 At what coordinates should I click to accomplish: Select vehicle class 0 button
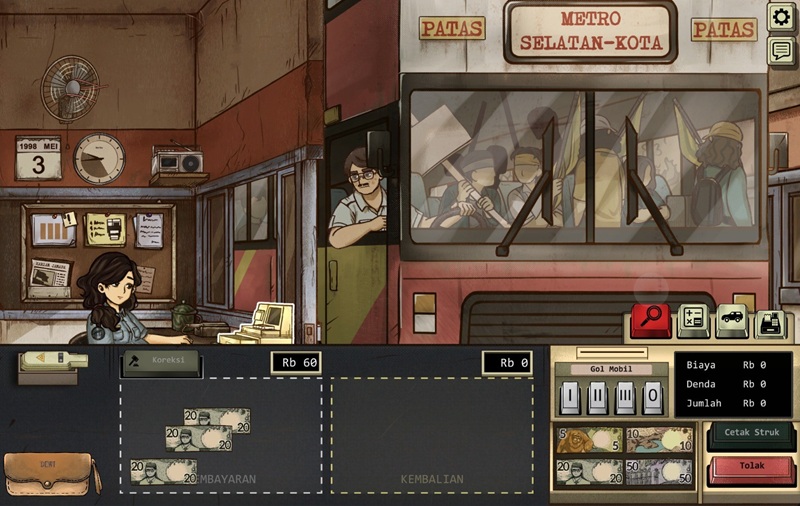653,397
